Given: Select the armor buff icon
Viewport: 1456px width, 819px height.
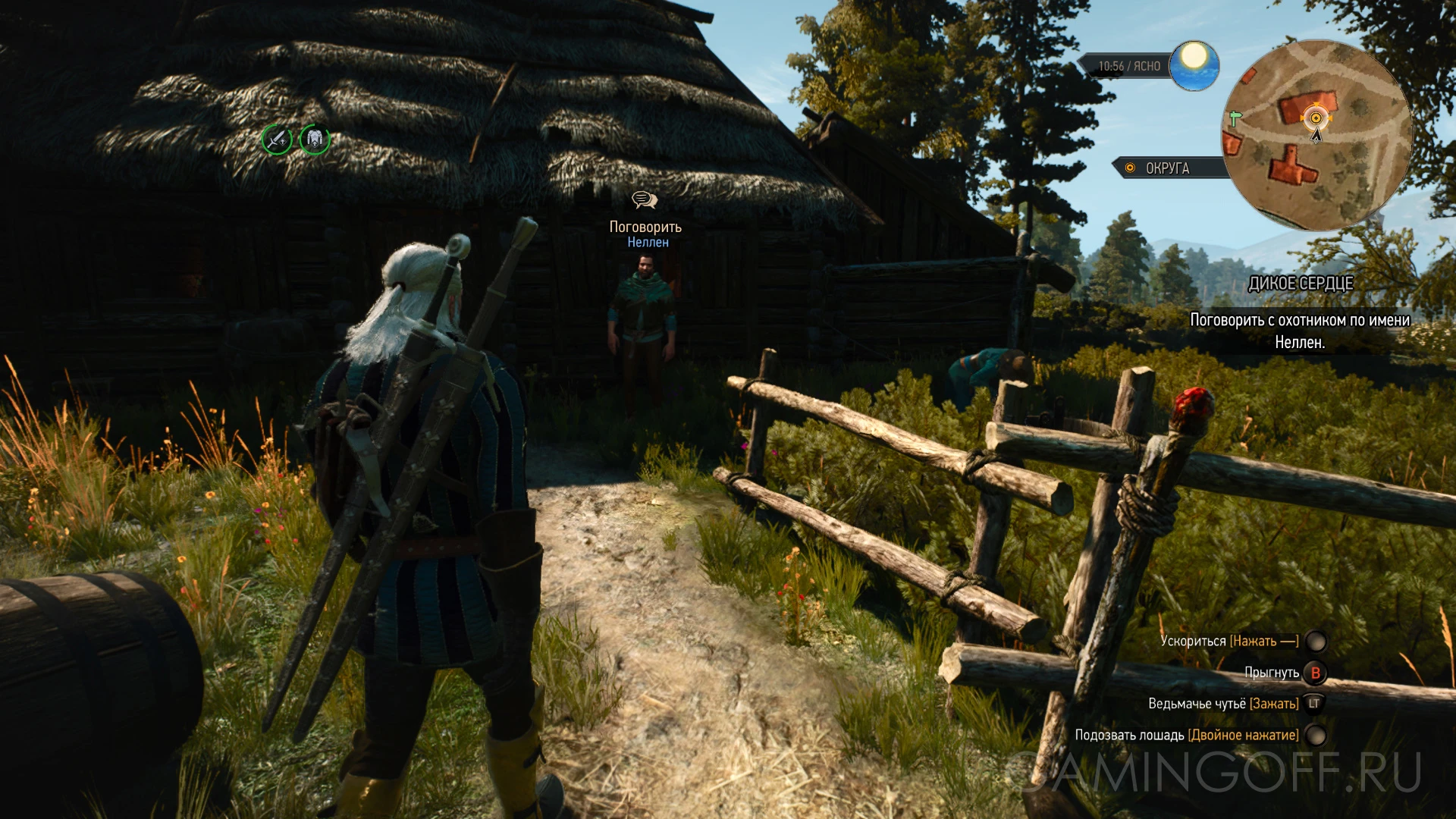Looking at the screenshot, I should (315, 140).
